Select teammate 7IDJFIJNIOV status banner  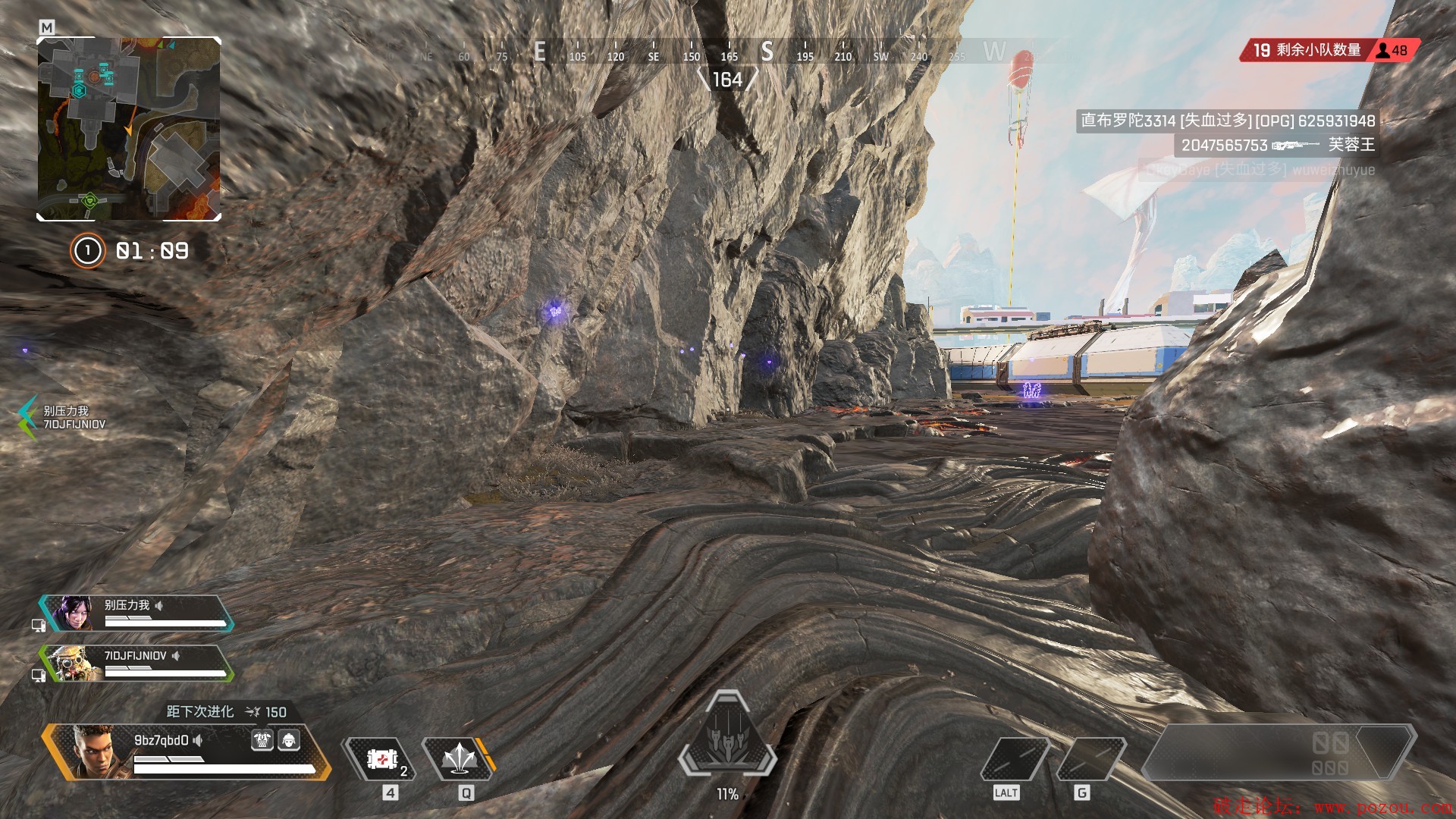(x=136, y=664)
